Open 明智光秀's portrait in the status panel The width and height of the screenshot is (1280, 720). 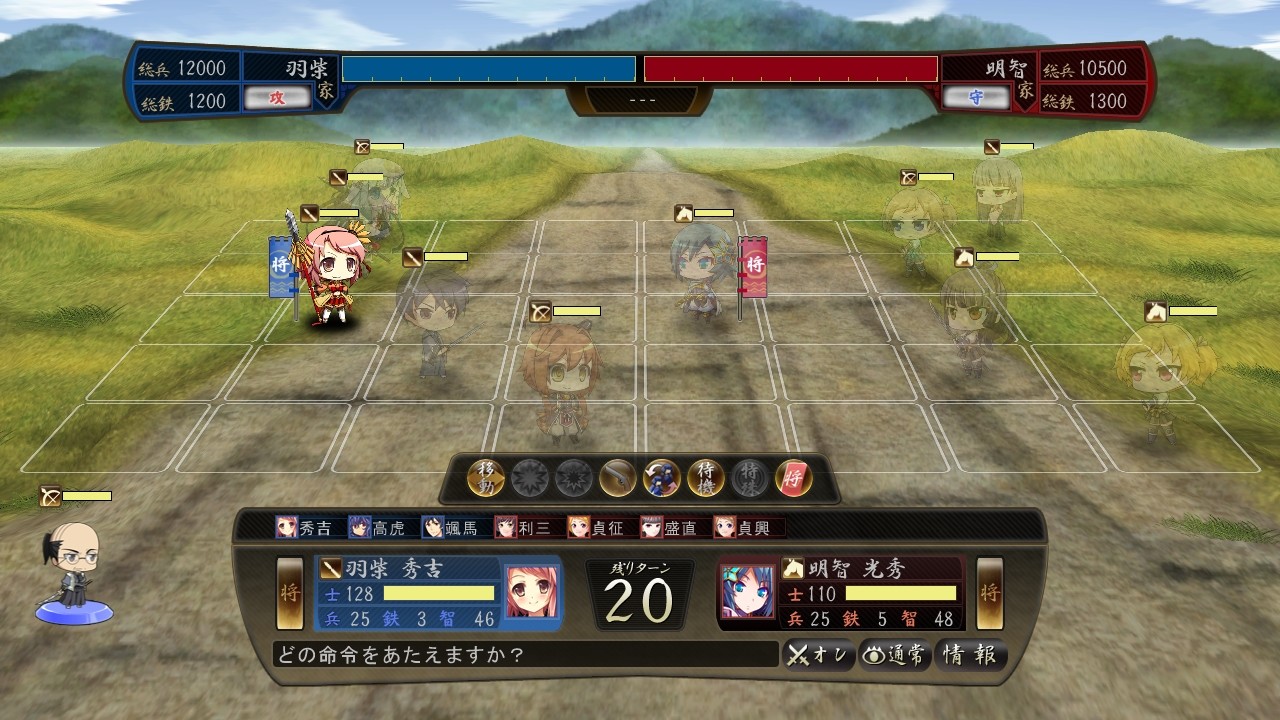748,593
